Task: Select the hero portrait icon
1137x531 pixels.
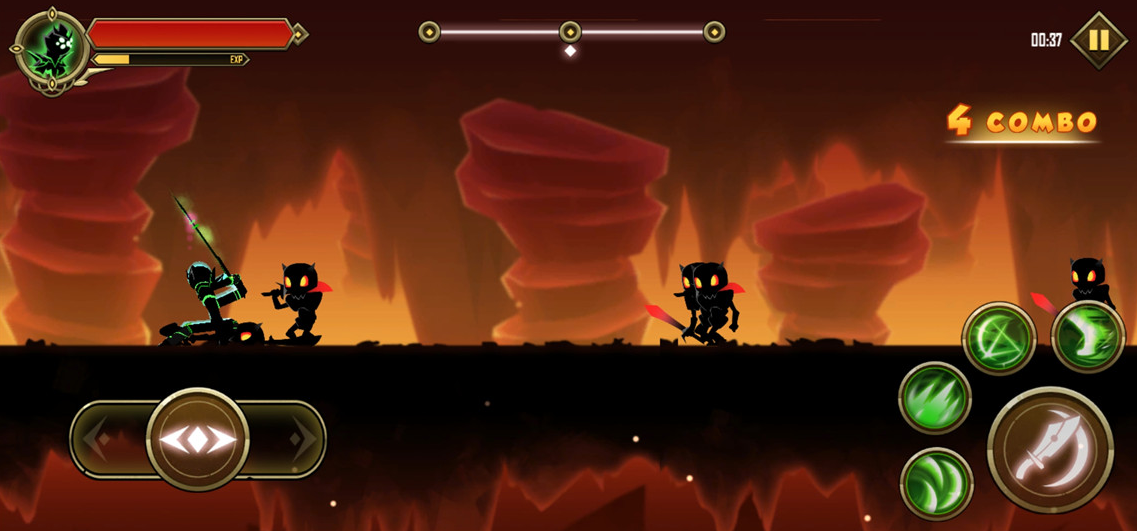Action: coord(50,48)
